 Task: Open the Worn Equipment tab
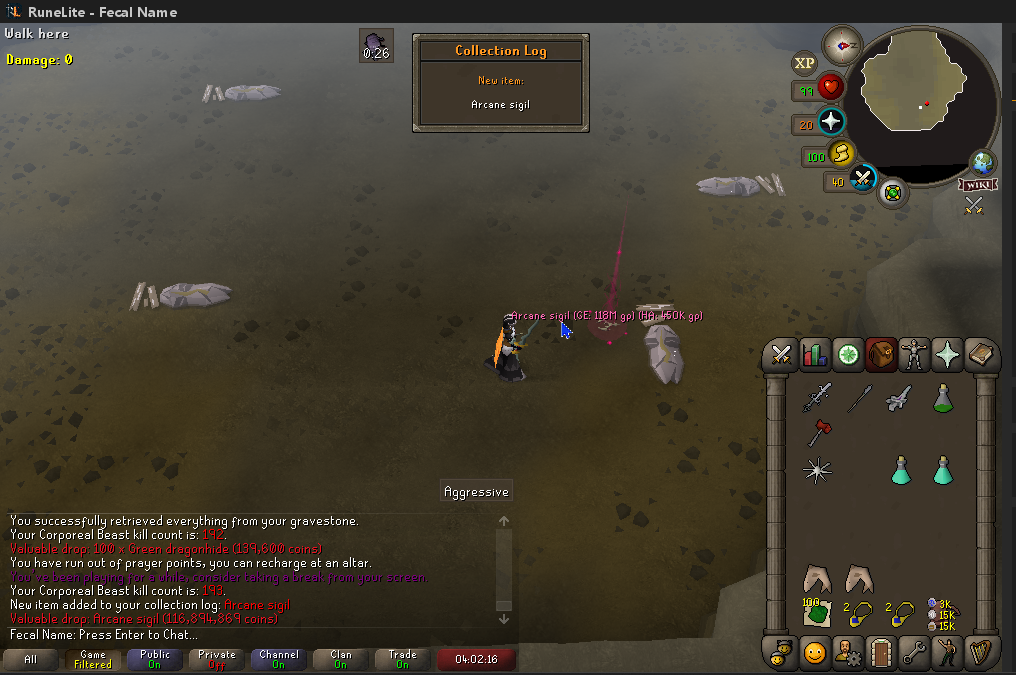914,355
